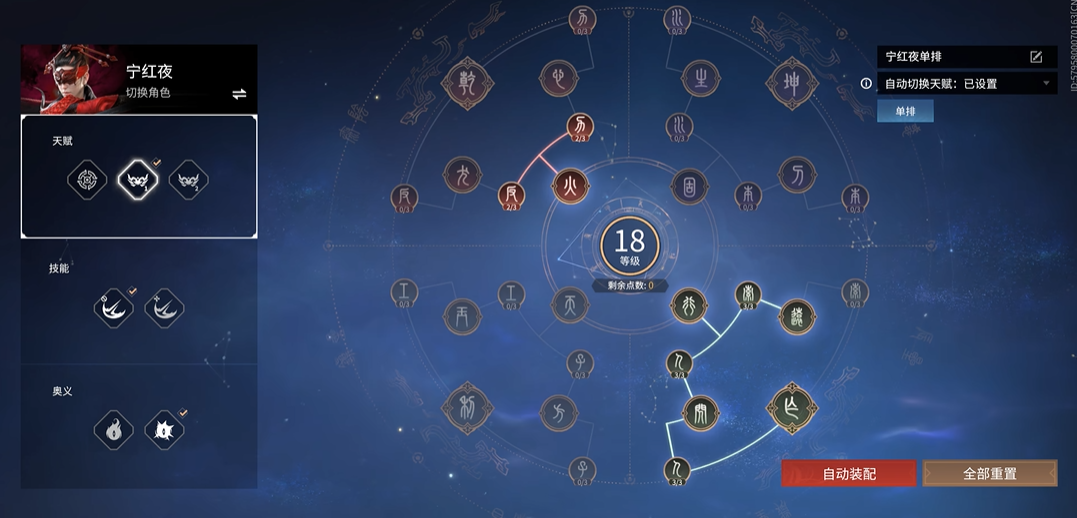Select the checked skill icon under 技能

113,308
